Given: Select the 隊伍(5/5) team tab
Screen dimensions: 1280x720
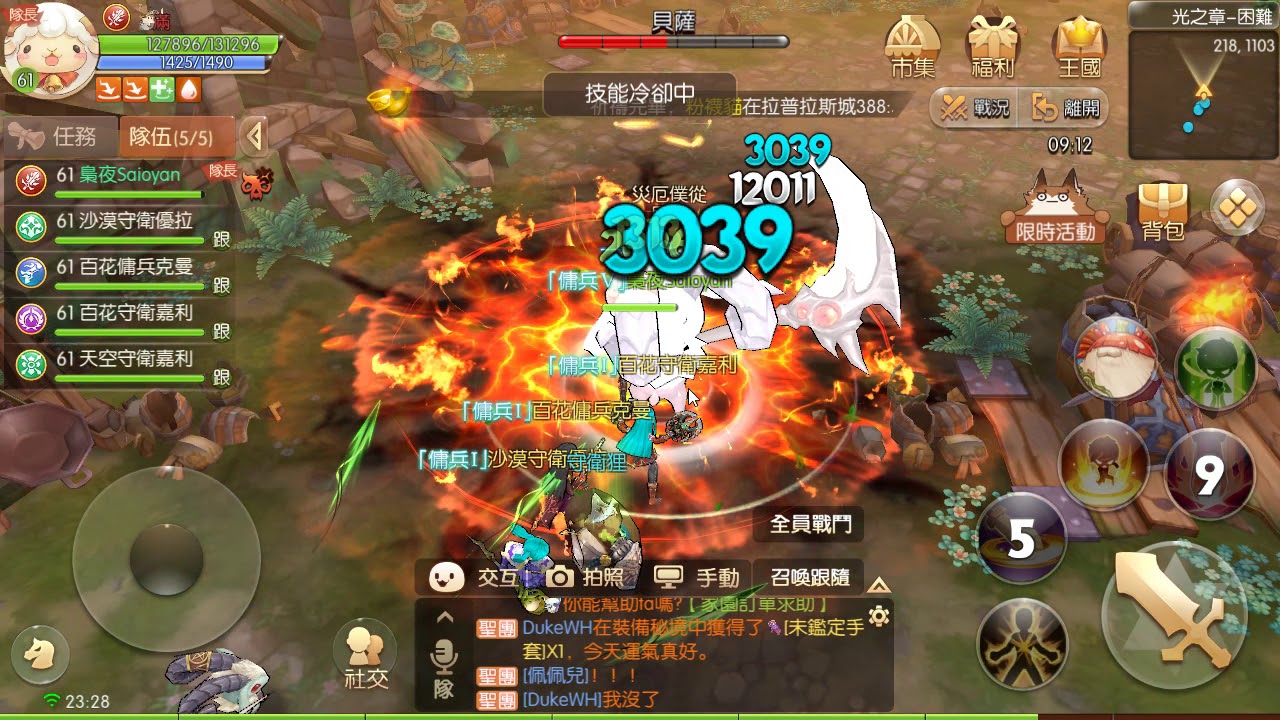Looking at the screenshot, I should (x=176, y=137).
